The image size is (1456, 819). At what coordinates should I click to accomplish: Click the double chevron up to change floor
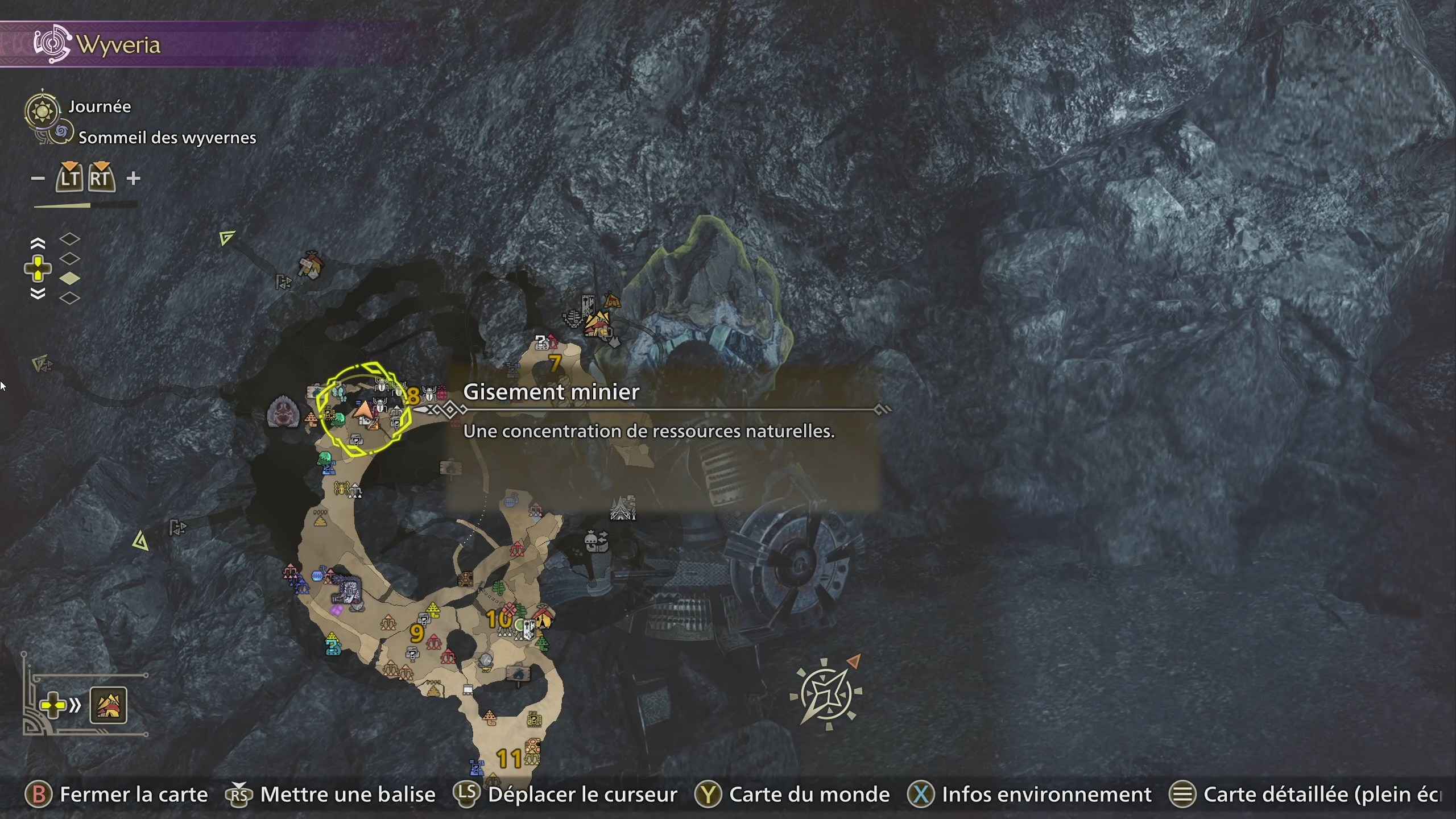coord(38,243)
